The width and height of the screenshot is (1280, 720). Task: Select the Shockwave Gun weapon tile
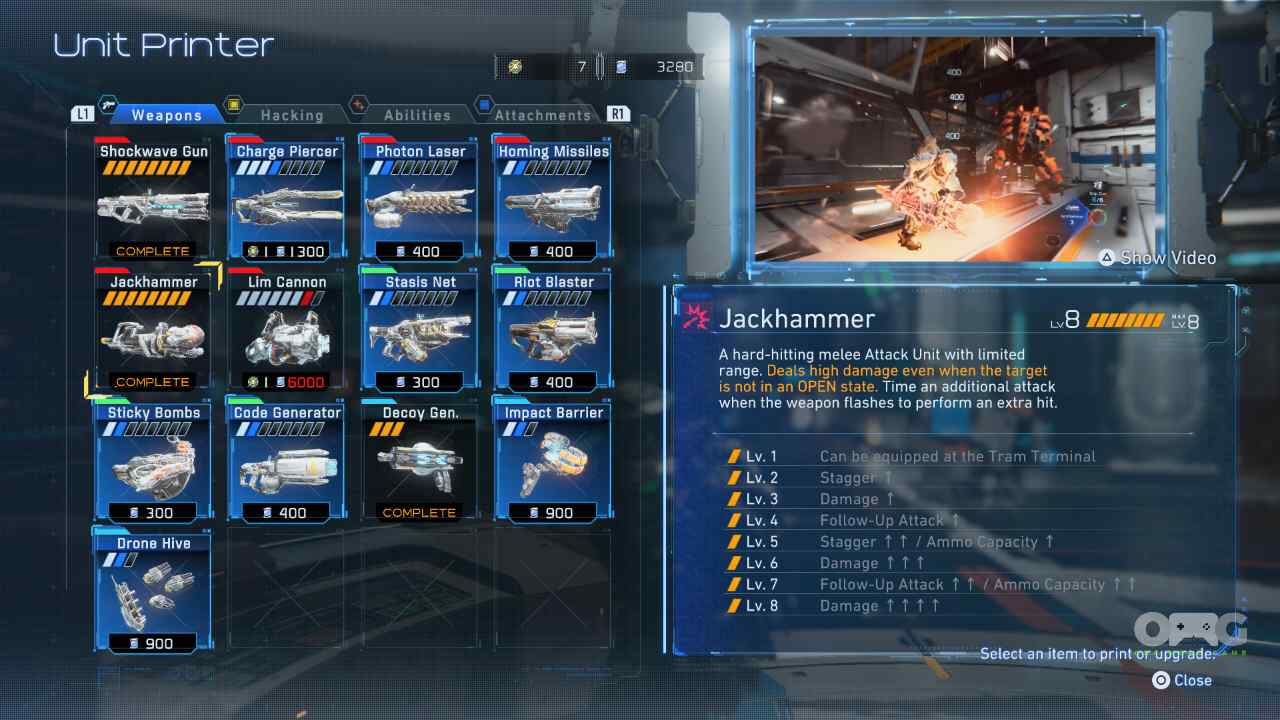pos(153,200)
